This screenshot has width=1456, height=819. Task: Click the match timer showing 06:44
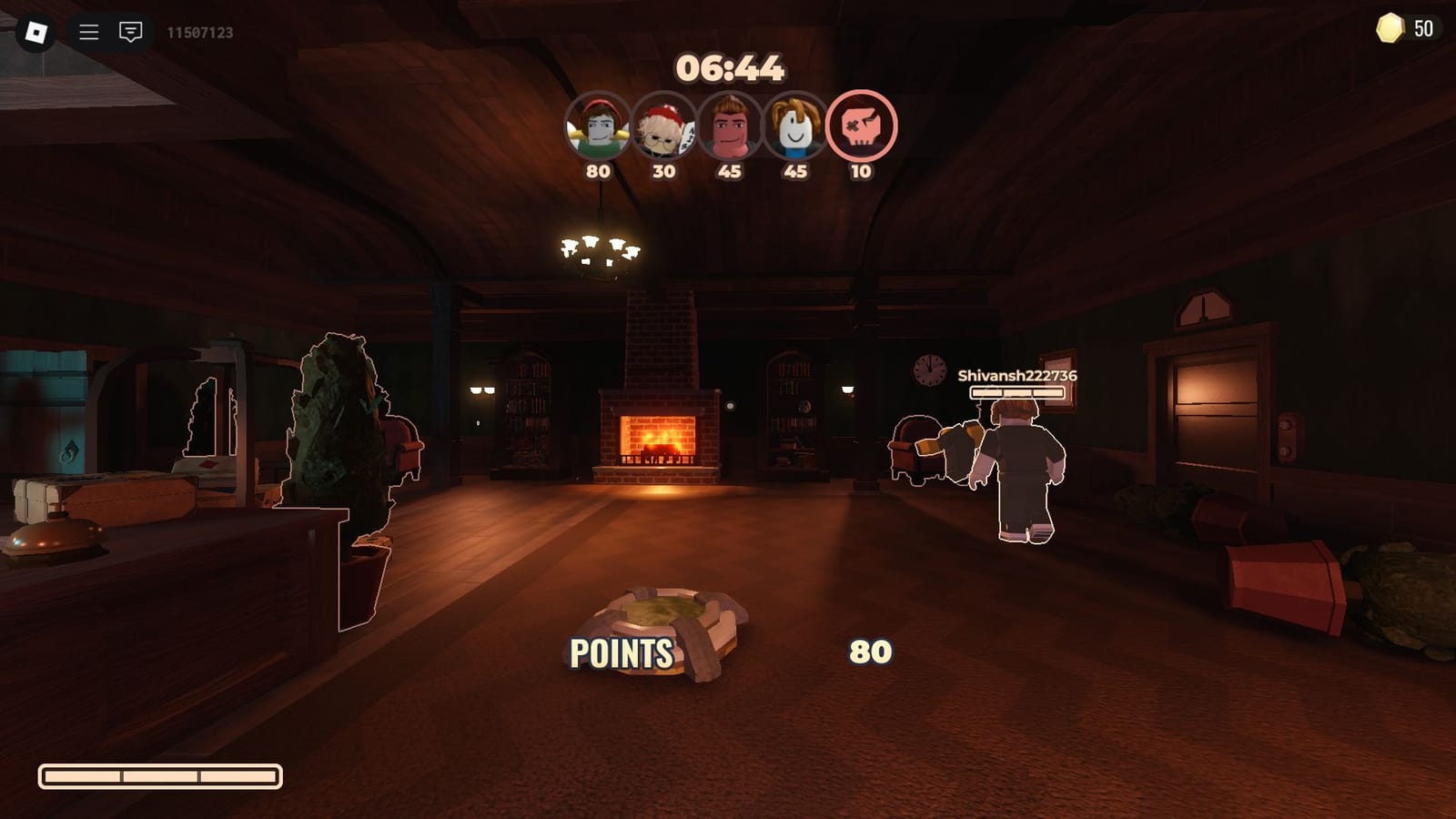click(733, 64)
